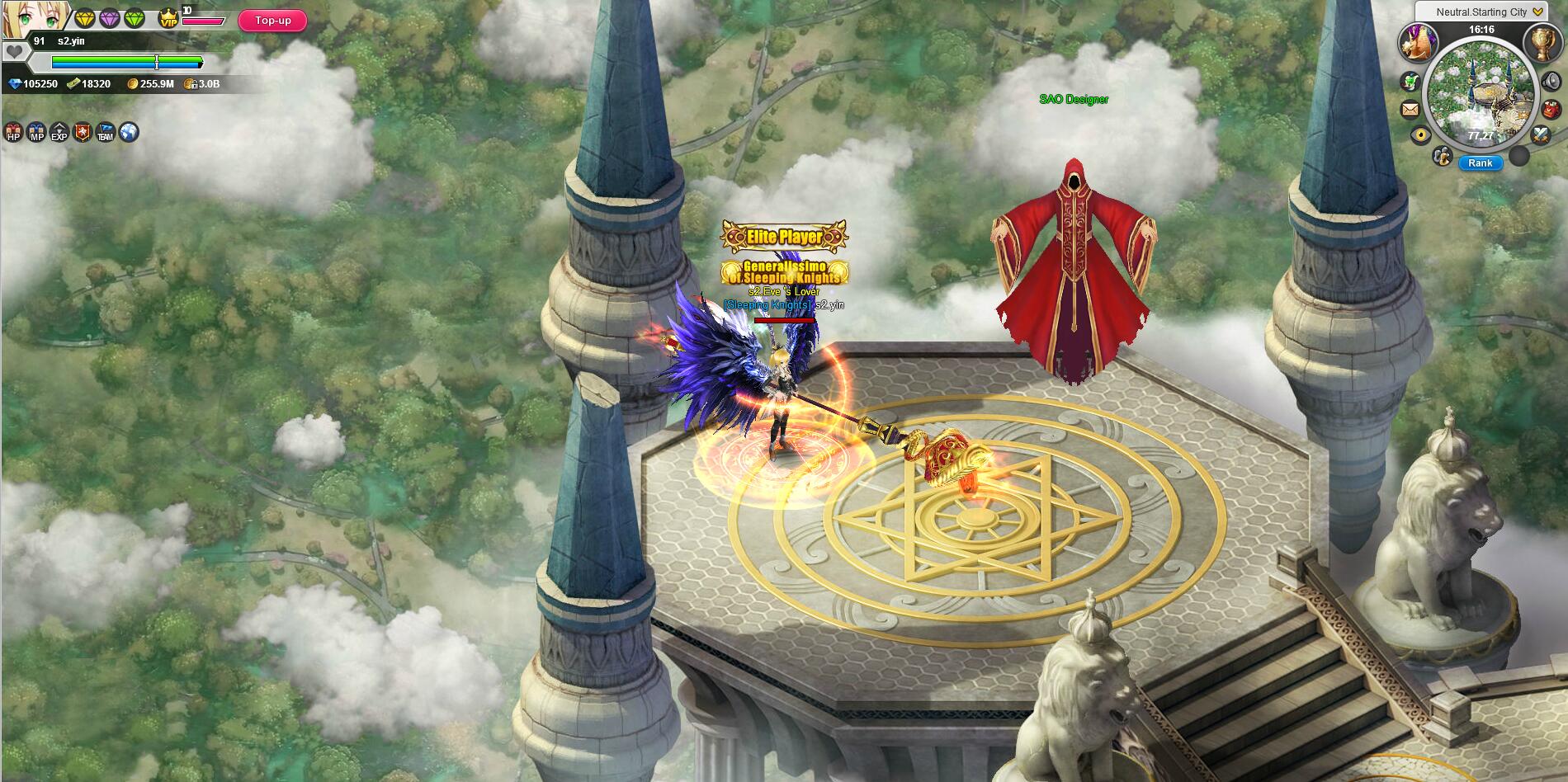Click the grey heart icon
Screen dimensions: 1568x782
pos(14,51)
